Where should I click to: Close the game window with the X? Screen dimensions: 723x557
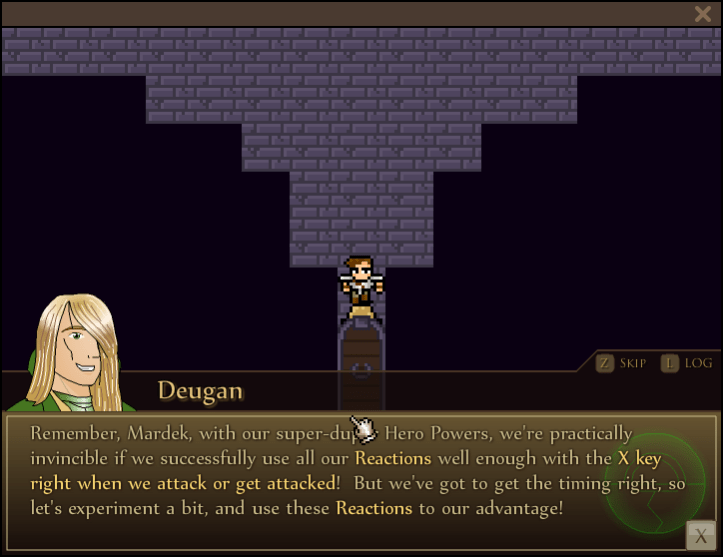click(702, 14)
